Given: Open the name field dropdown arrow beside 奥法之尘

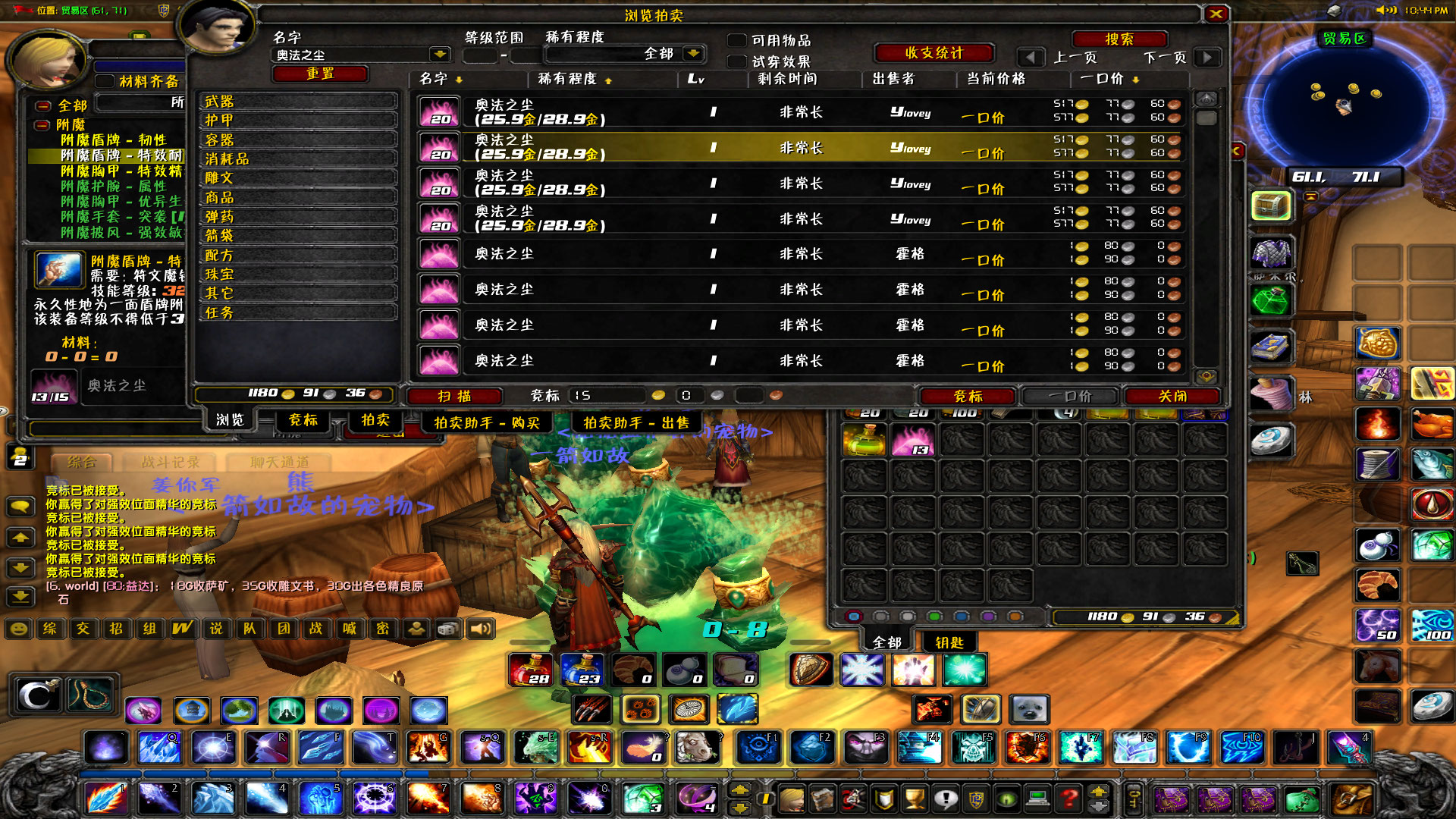Looking at the screenshot, I should pos(441,54).
